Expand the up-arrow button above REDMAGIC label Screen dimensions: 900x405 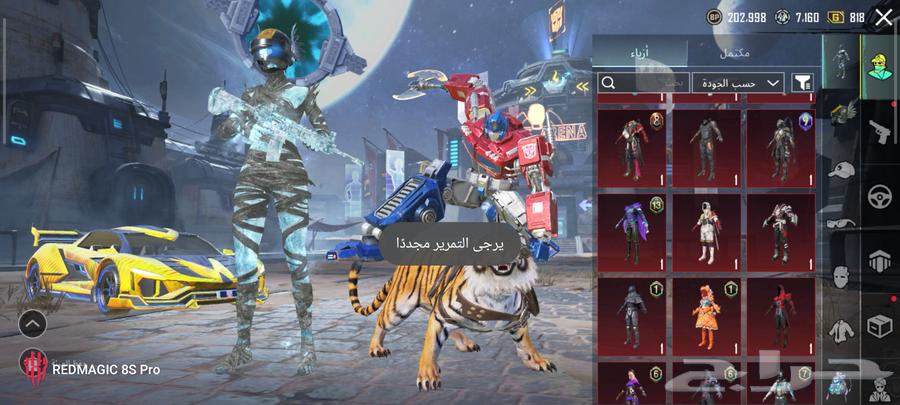pyautogui.click(x=32, y=323)
